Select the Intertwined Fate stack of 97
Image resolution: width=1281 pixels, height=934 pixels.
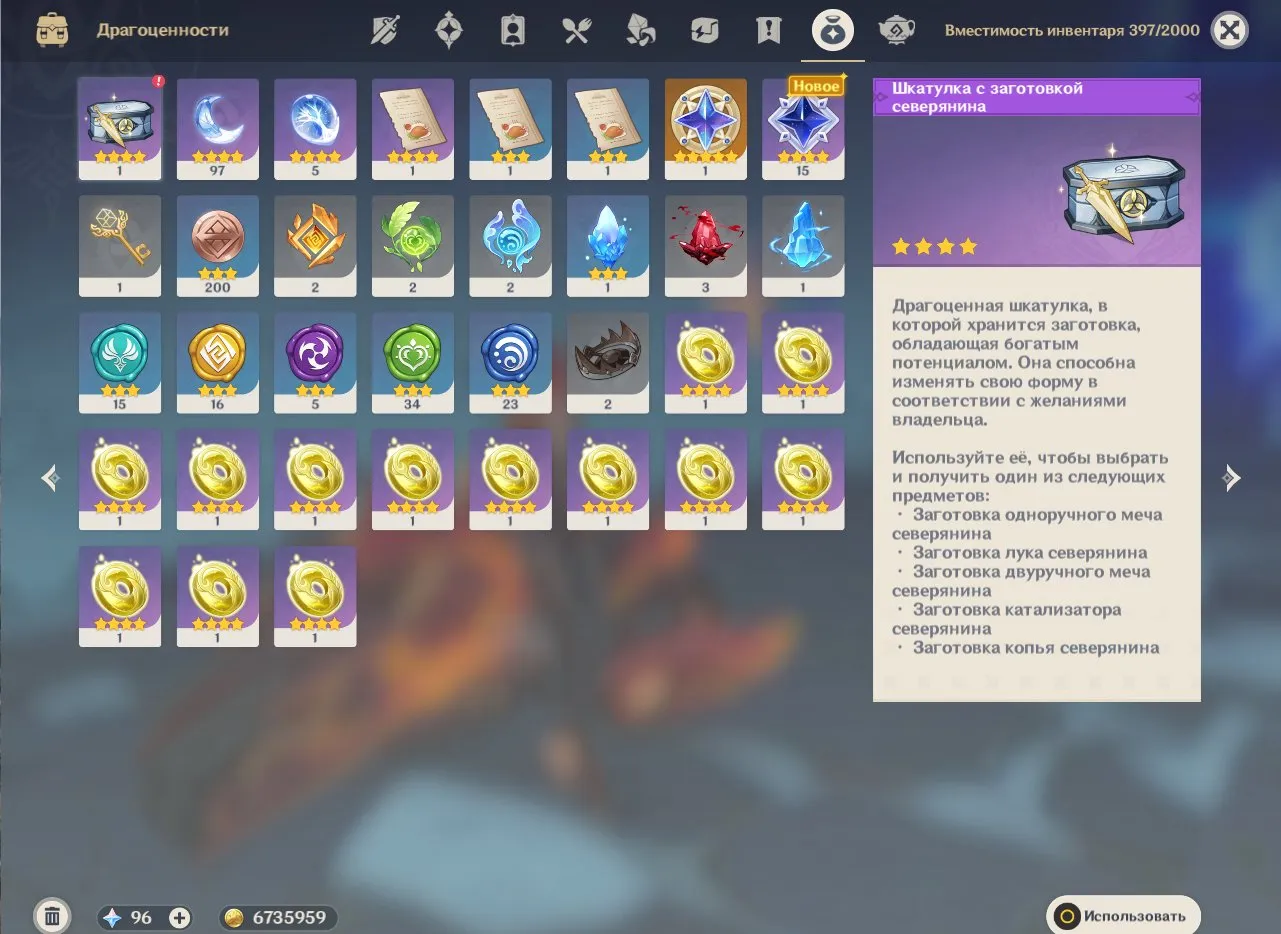point(217,128)
